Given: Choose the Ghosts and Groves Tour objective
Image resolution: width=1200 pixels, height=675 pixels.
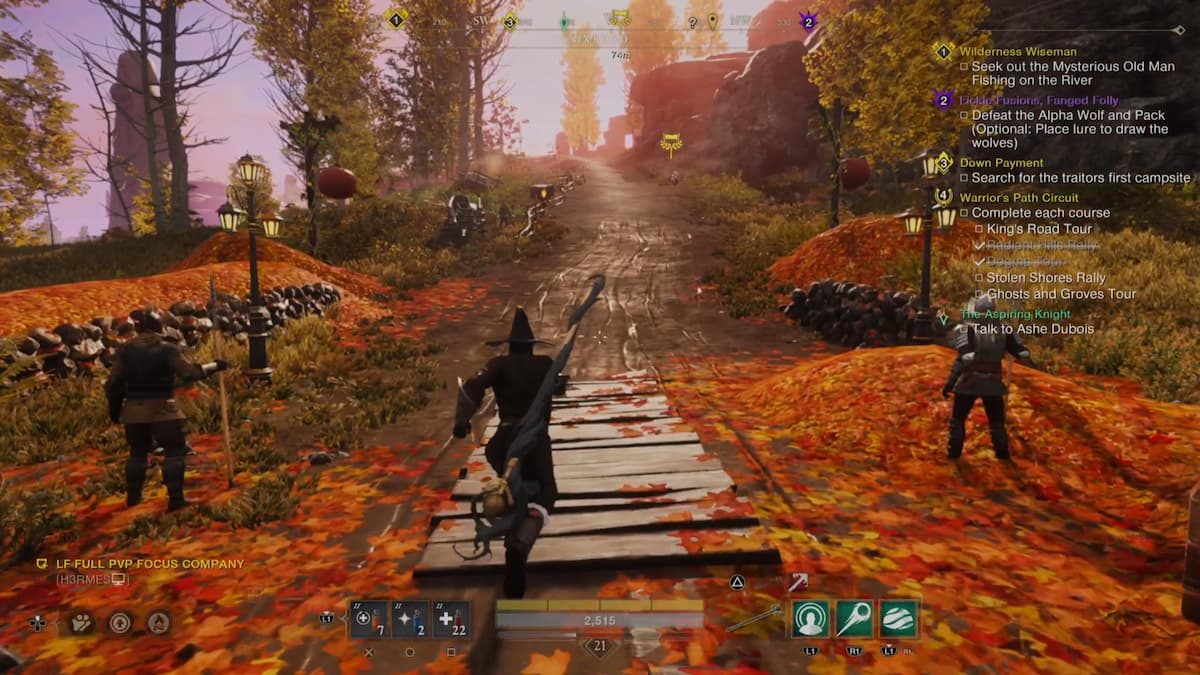Looking at the screenshot, I should [1061, 294].
